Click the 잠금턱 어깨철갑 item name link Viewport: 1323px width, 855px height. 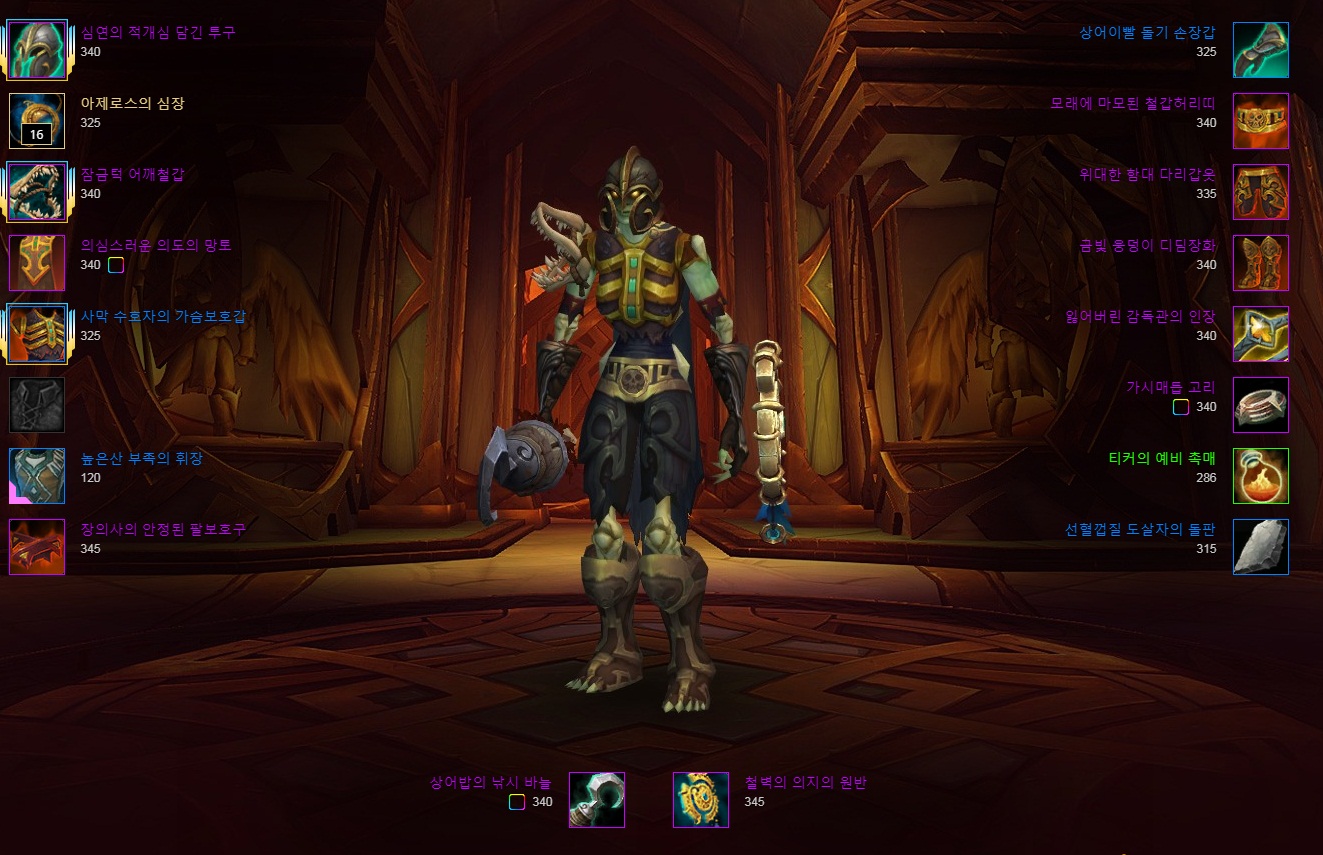click(x=132, y=175)
